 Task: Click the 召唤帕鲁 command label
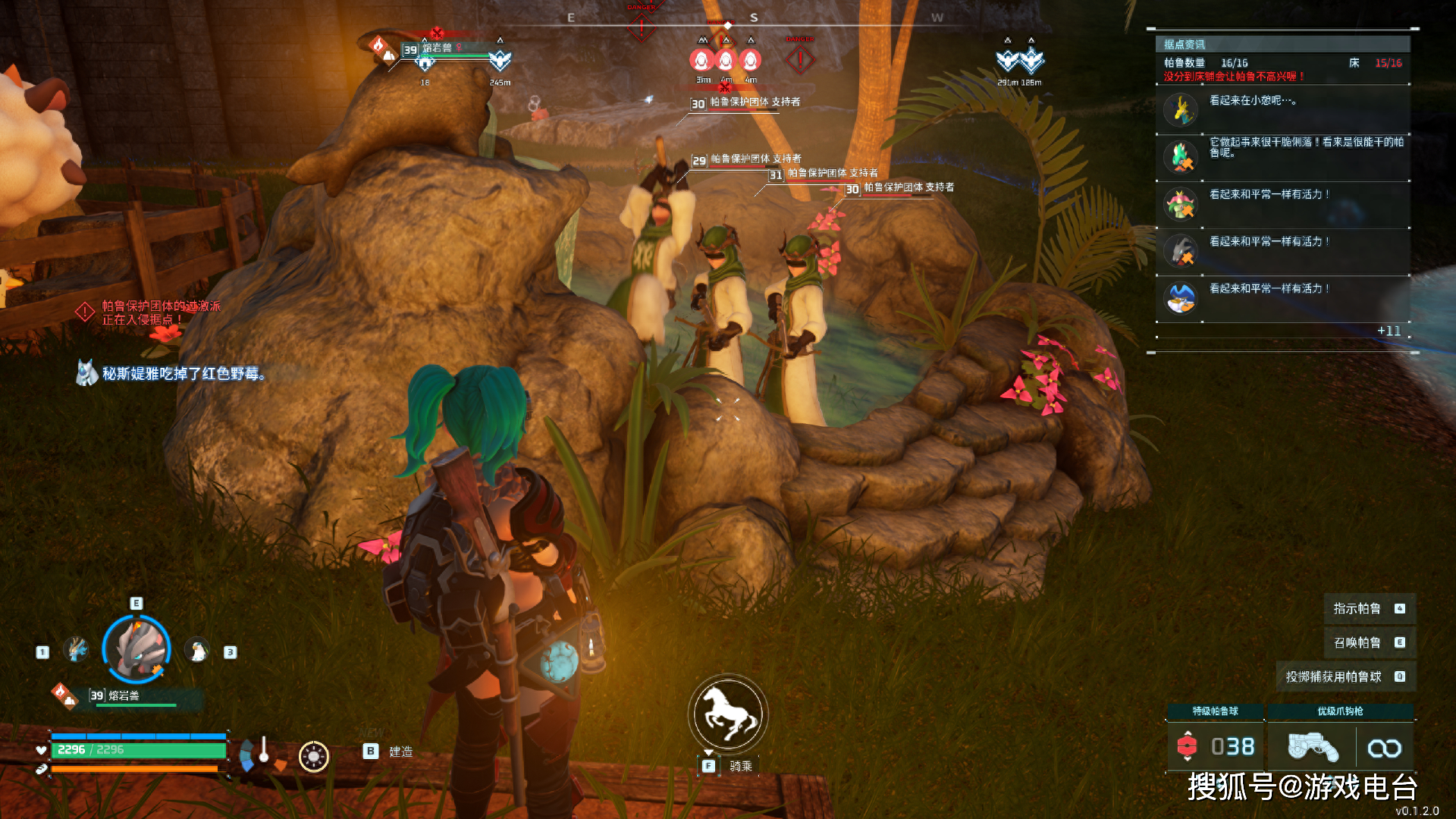pyautogui.click(x=1357, y=643)
